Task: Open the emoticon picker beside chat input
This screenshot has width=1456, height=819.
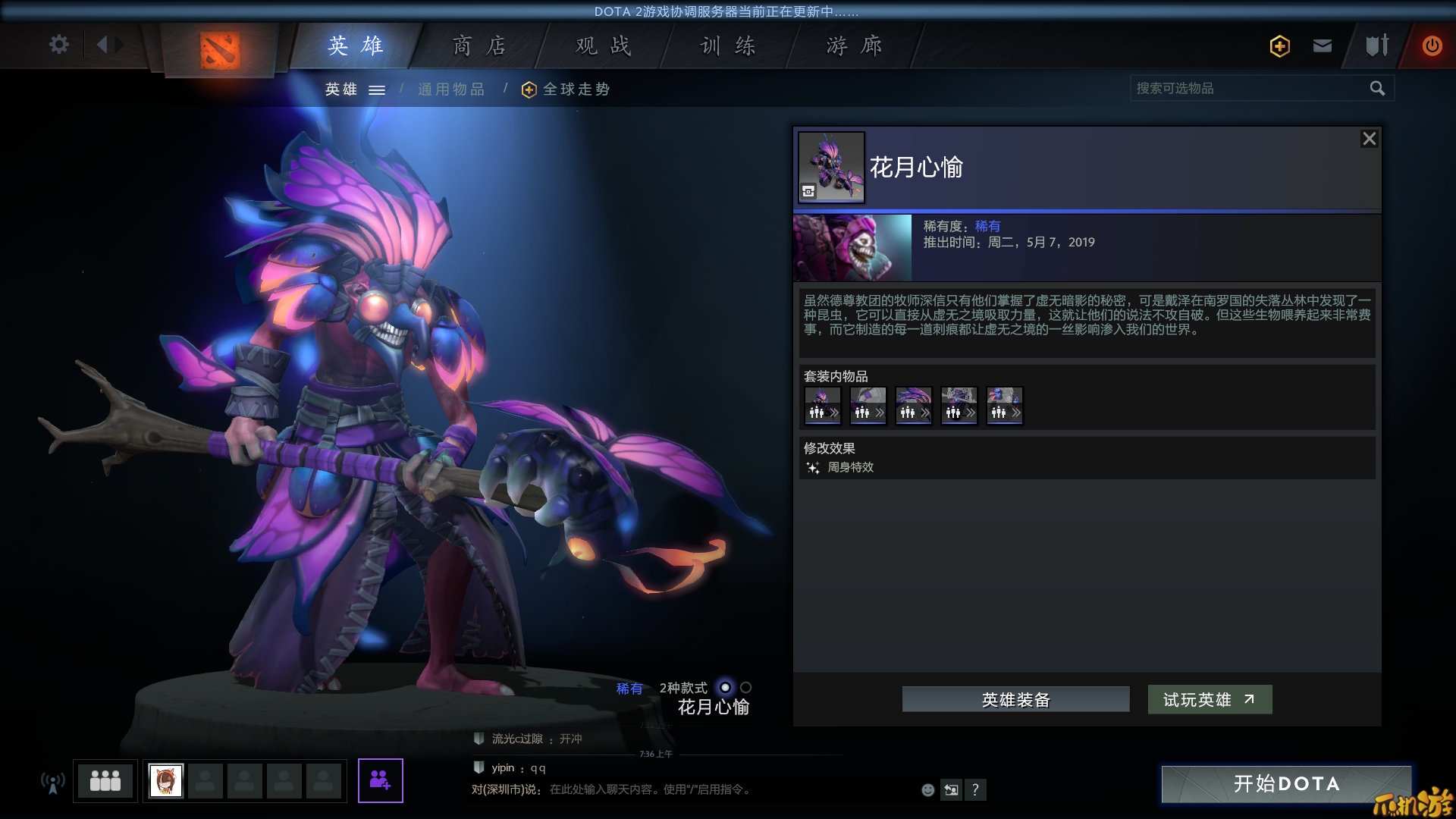Action: (927, 790)
